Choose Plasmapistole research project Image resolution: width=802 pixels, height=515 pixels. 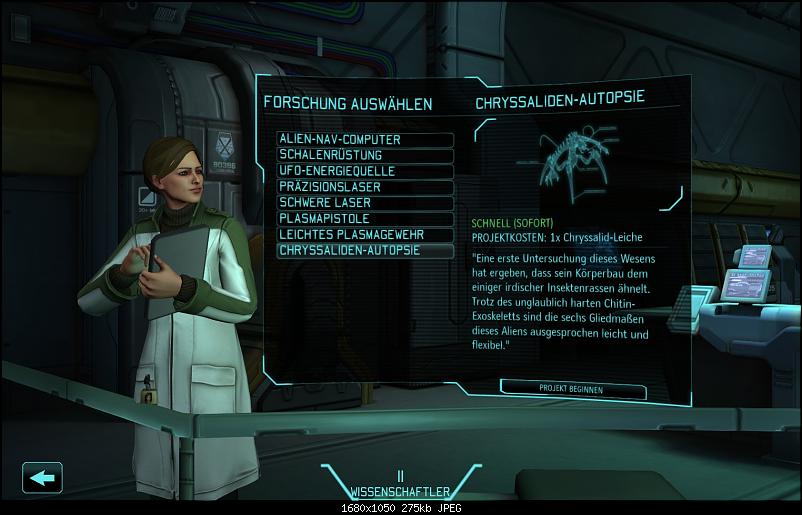click(365, 218)
